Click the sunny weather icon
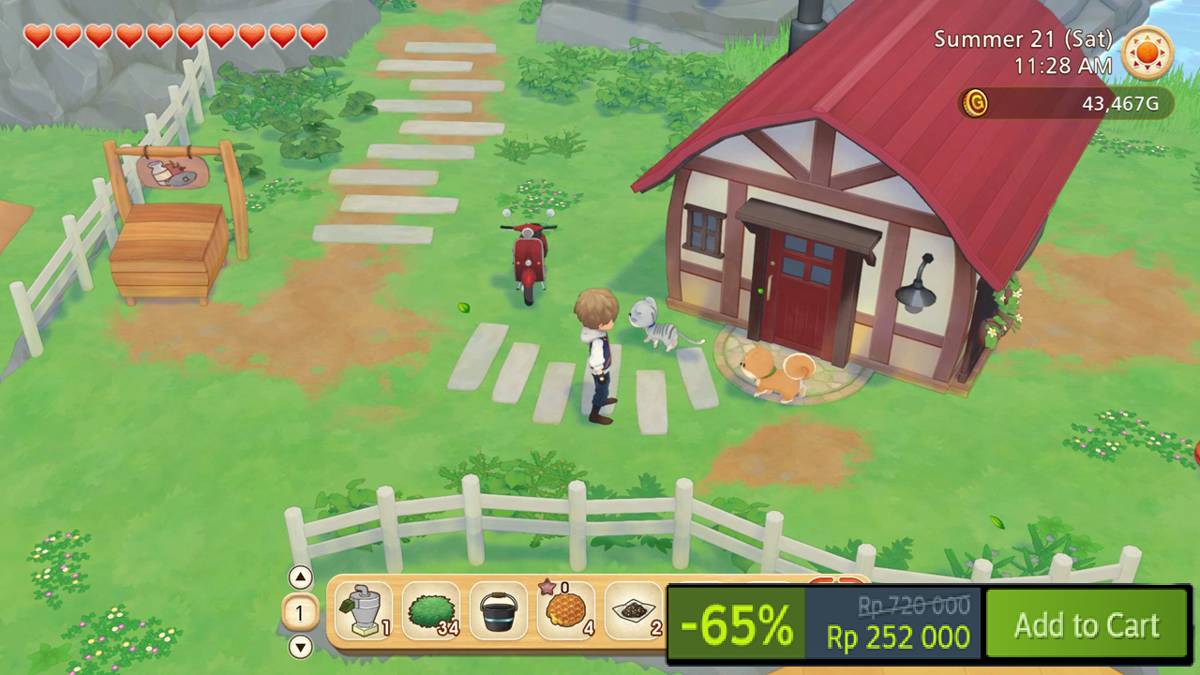Screen dimensions: 1200x675 pos(1147,52)
